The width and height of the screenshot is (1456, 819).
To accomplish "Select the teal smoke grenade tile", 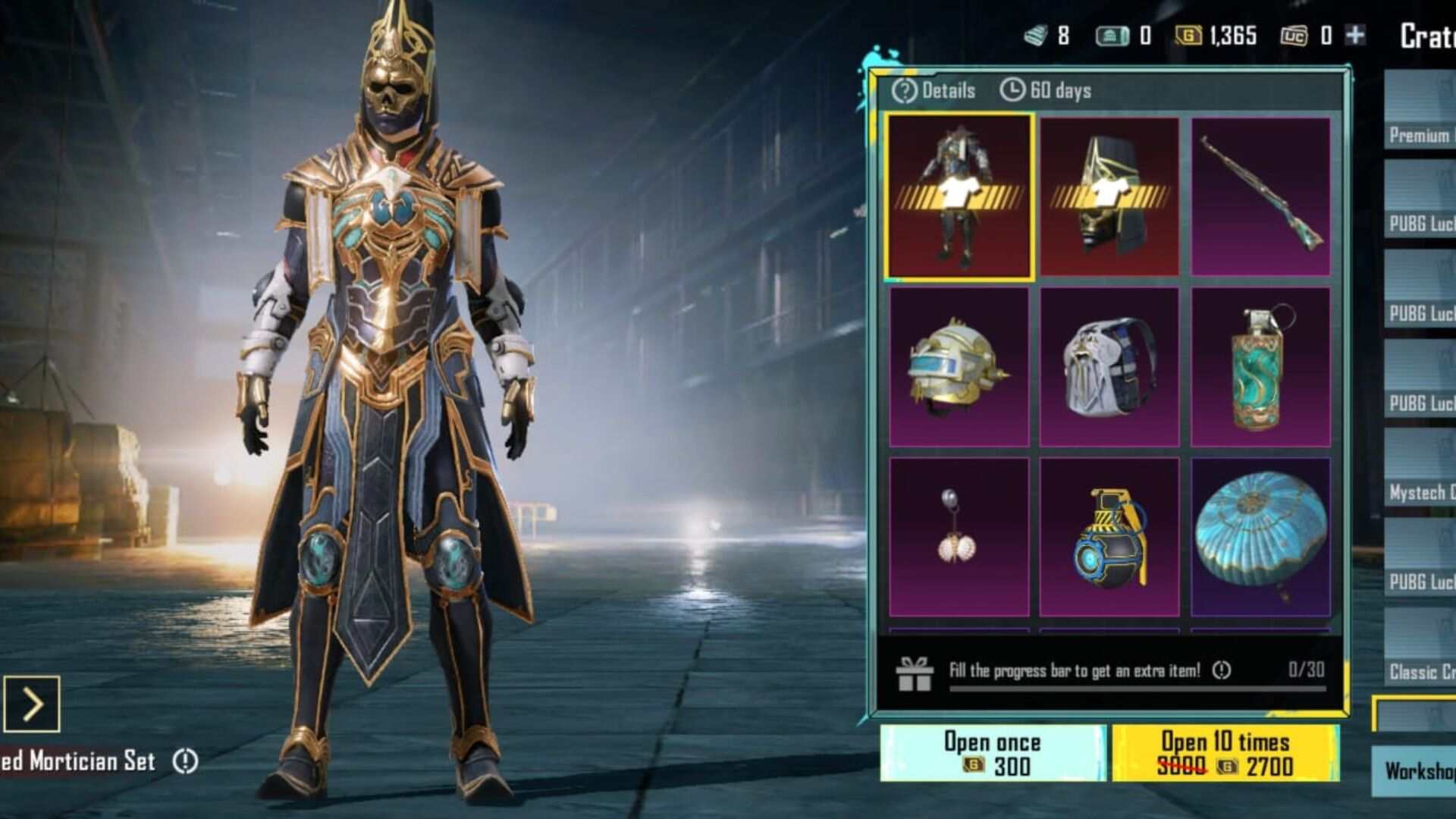I will pos(1260,367).
